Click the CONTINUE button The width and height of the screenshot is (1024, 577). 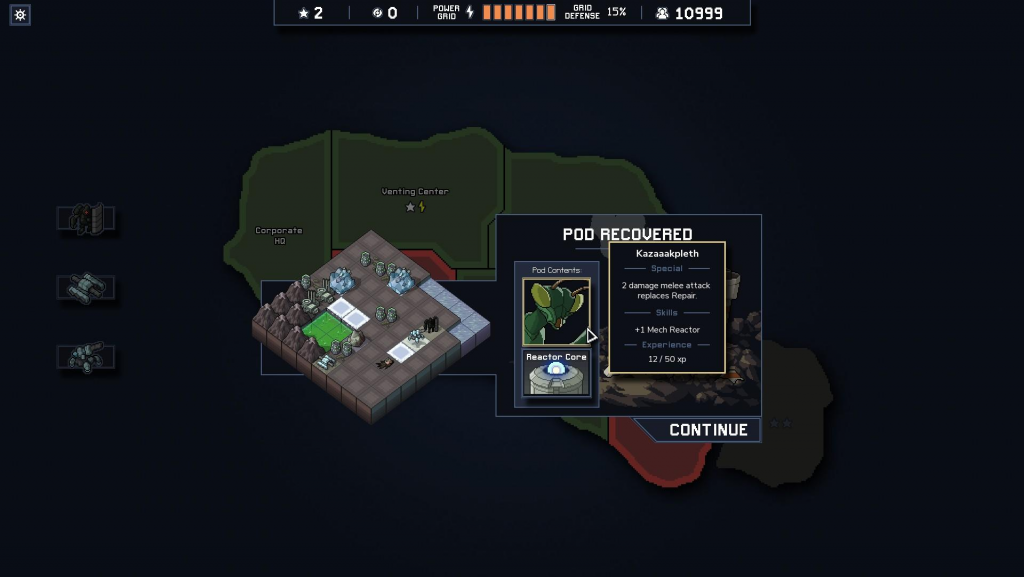(x=706, y=430)
